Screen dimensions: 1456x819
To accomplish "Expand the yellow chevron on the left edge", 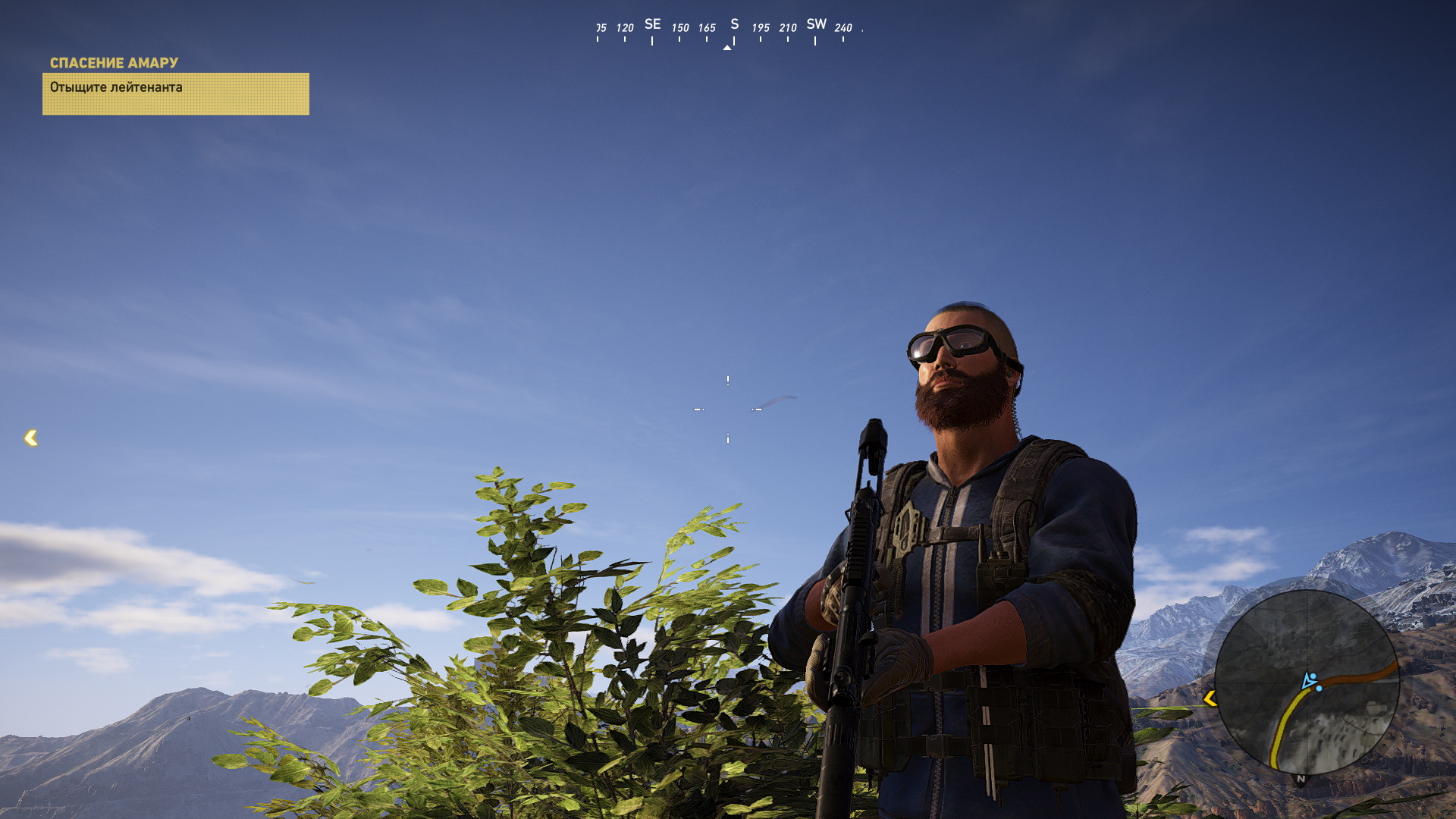I will (x=30, y=437).
